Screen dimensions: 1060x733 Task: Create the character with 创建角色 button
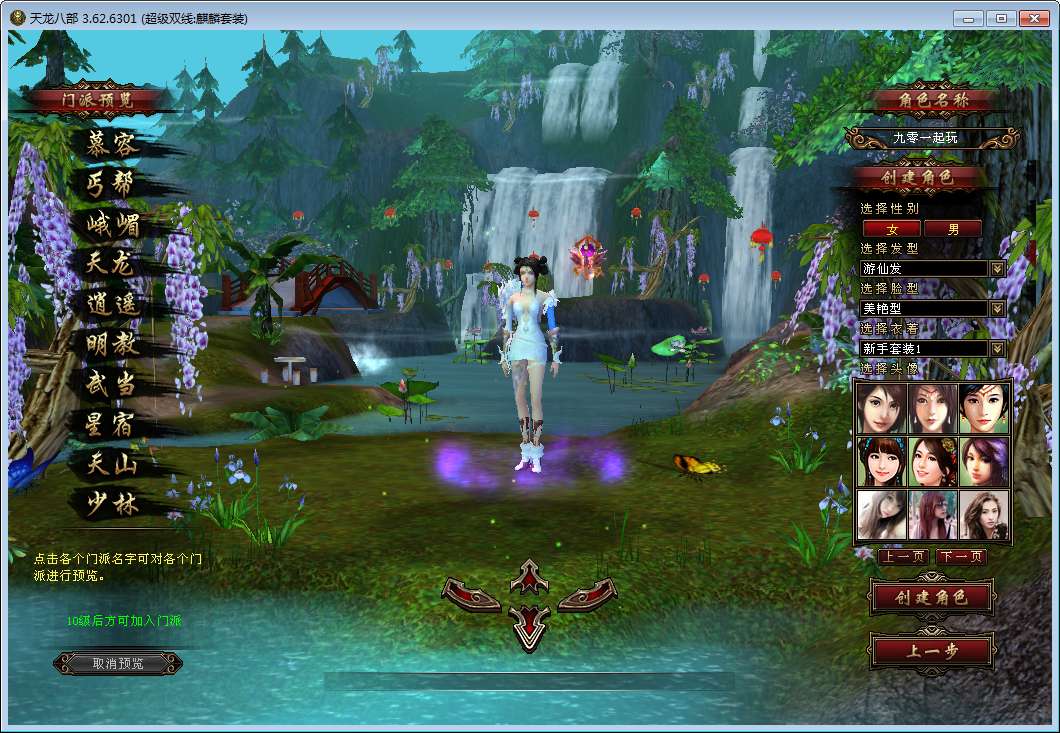pyautogui.click(x=932, y=598)
